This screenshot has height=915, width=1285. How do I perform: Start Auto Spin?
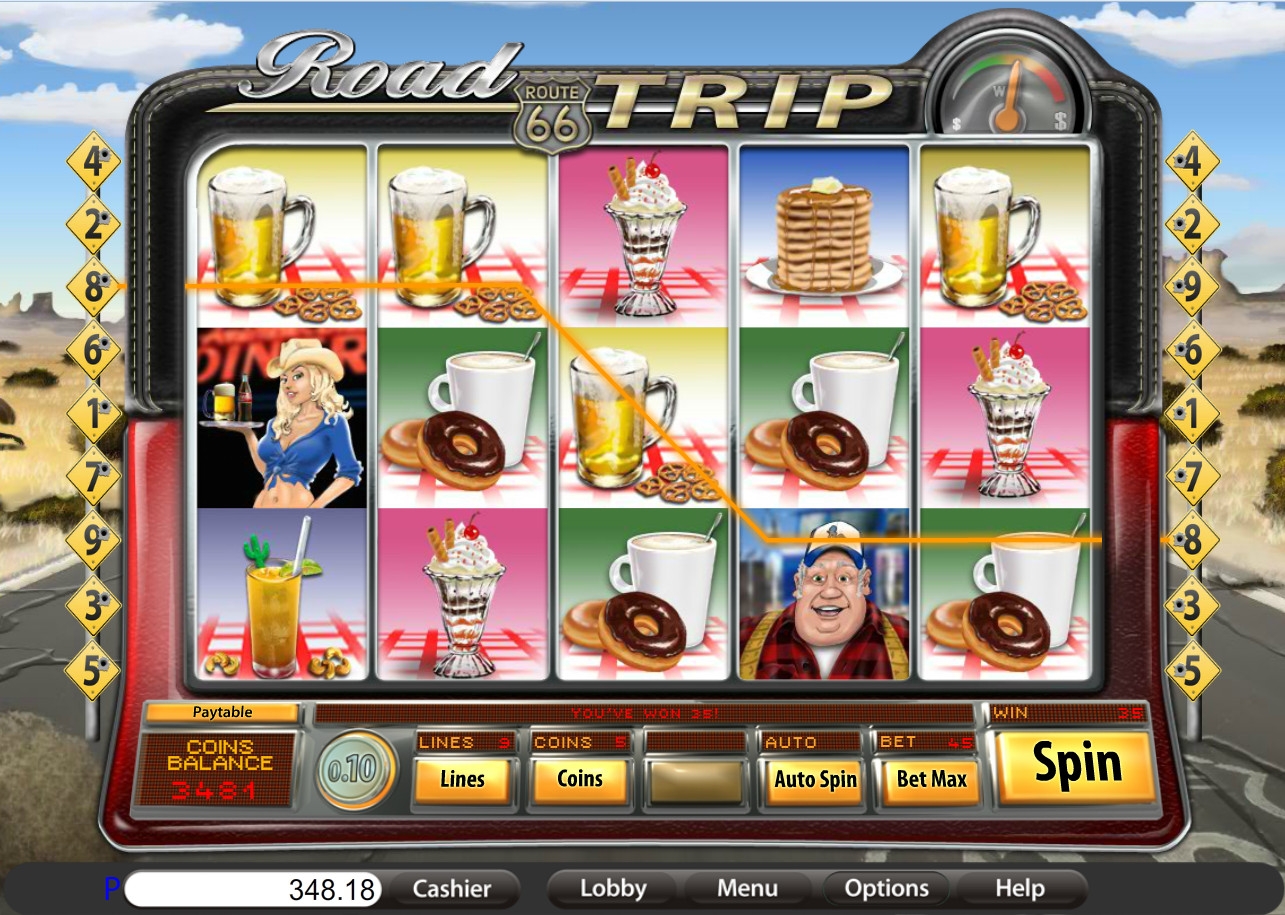815,779
